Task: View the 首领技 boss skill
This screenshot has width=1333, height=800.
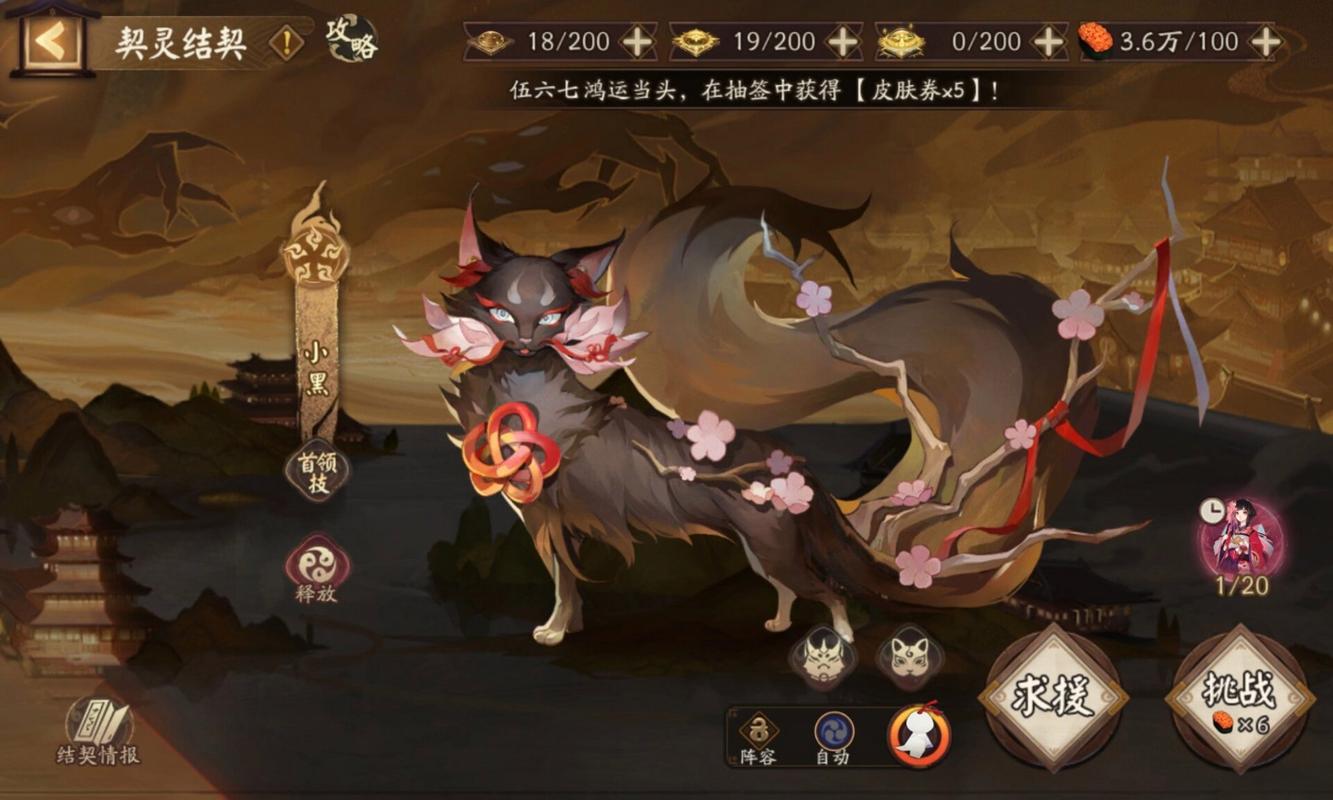Action: tap(317, 472)
